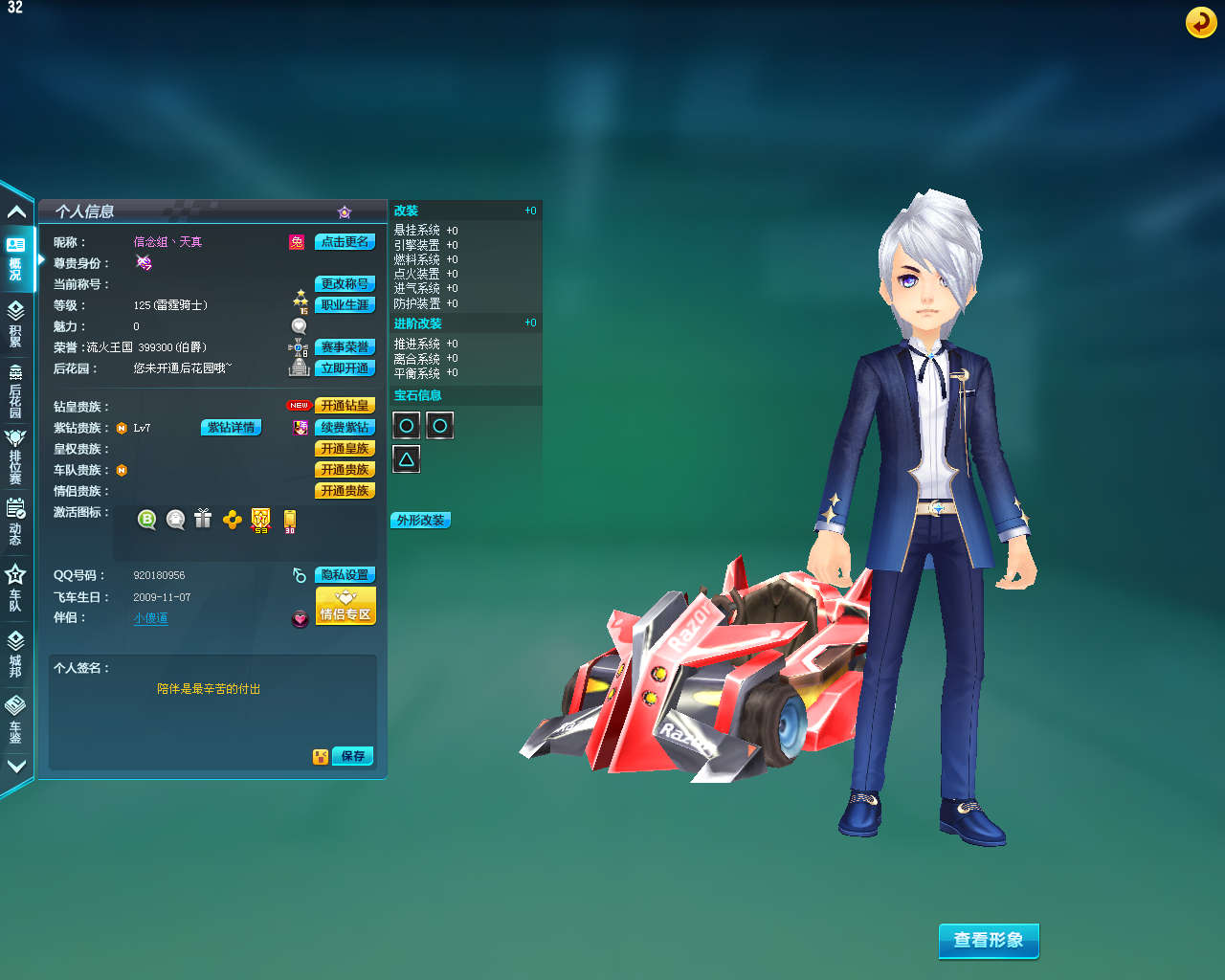
Task: Click the circular gem slot under 宝石信息
Action: click(406, 425)
